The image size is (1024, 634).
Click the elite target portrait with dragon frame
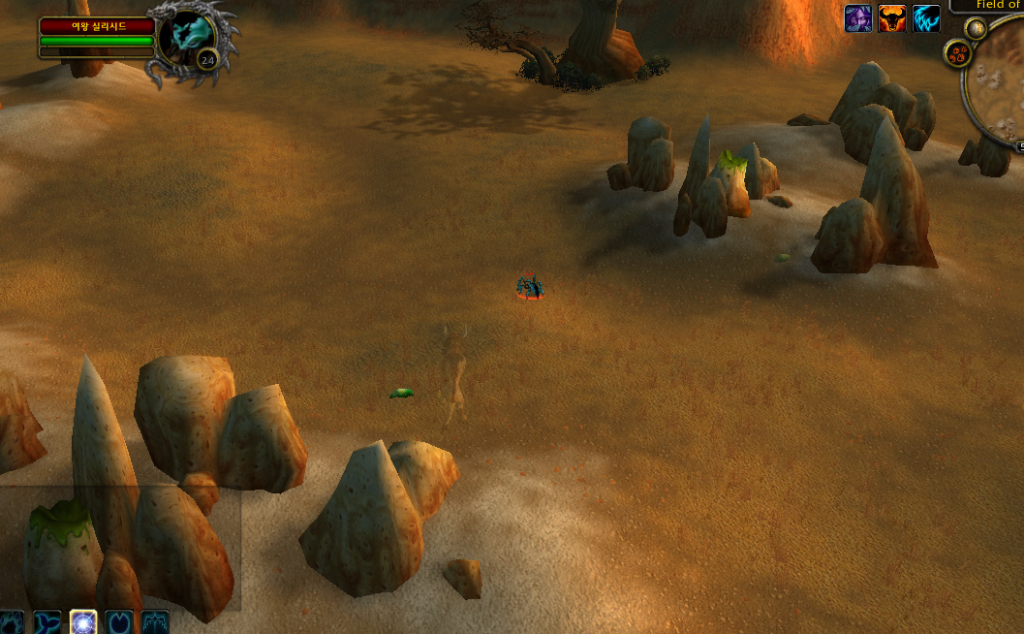[x=186, y=38]
